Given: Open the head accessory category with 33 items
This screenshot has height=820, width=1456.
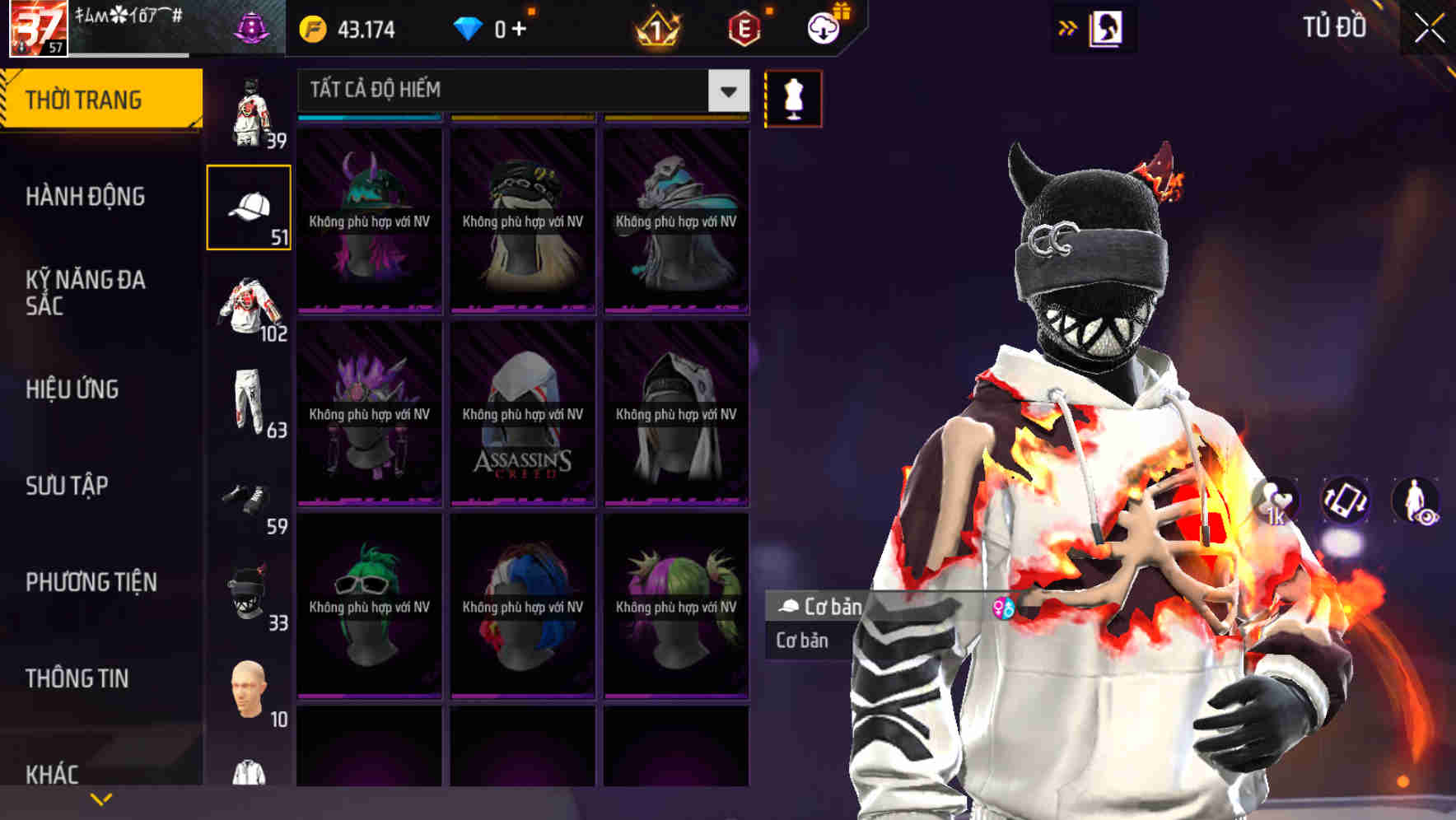Looking at the screenshot, I should tap(249, 589).
